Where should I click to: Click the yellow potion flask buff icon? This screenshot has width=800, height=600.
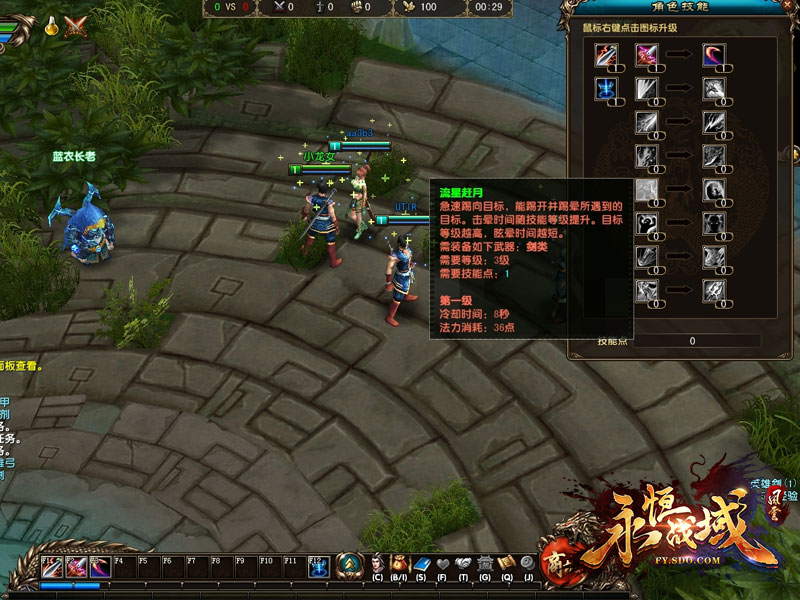(x=48, y=27)
